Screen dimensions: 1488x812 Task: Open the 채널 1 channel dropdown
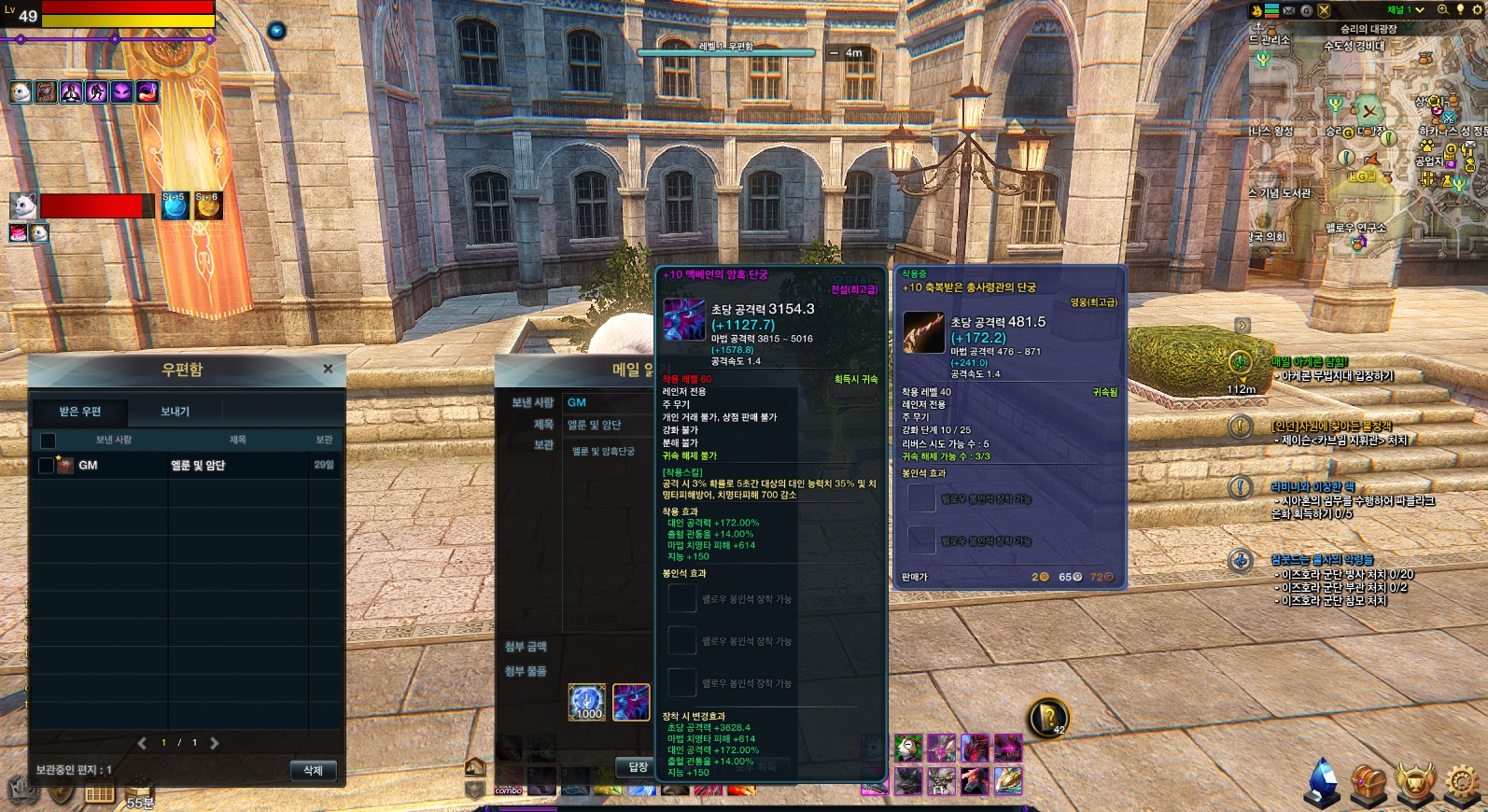tap(1405, 10)
